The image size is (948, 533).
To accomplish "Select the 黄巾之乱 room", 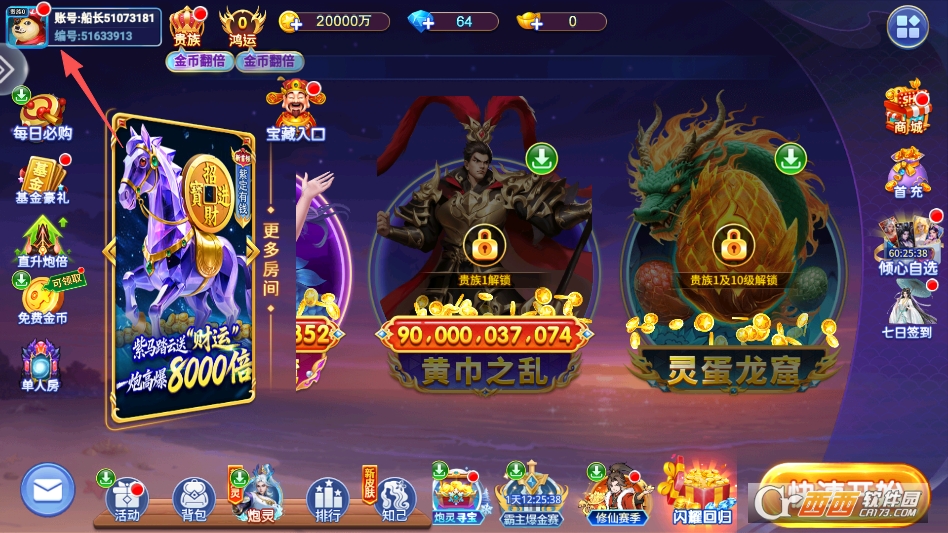I will tap(484, 260).
